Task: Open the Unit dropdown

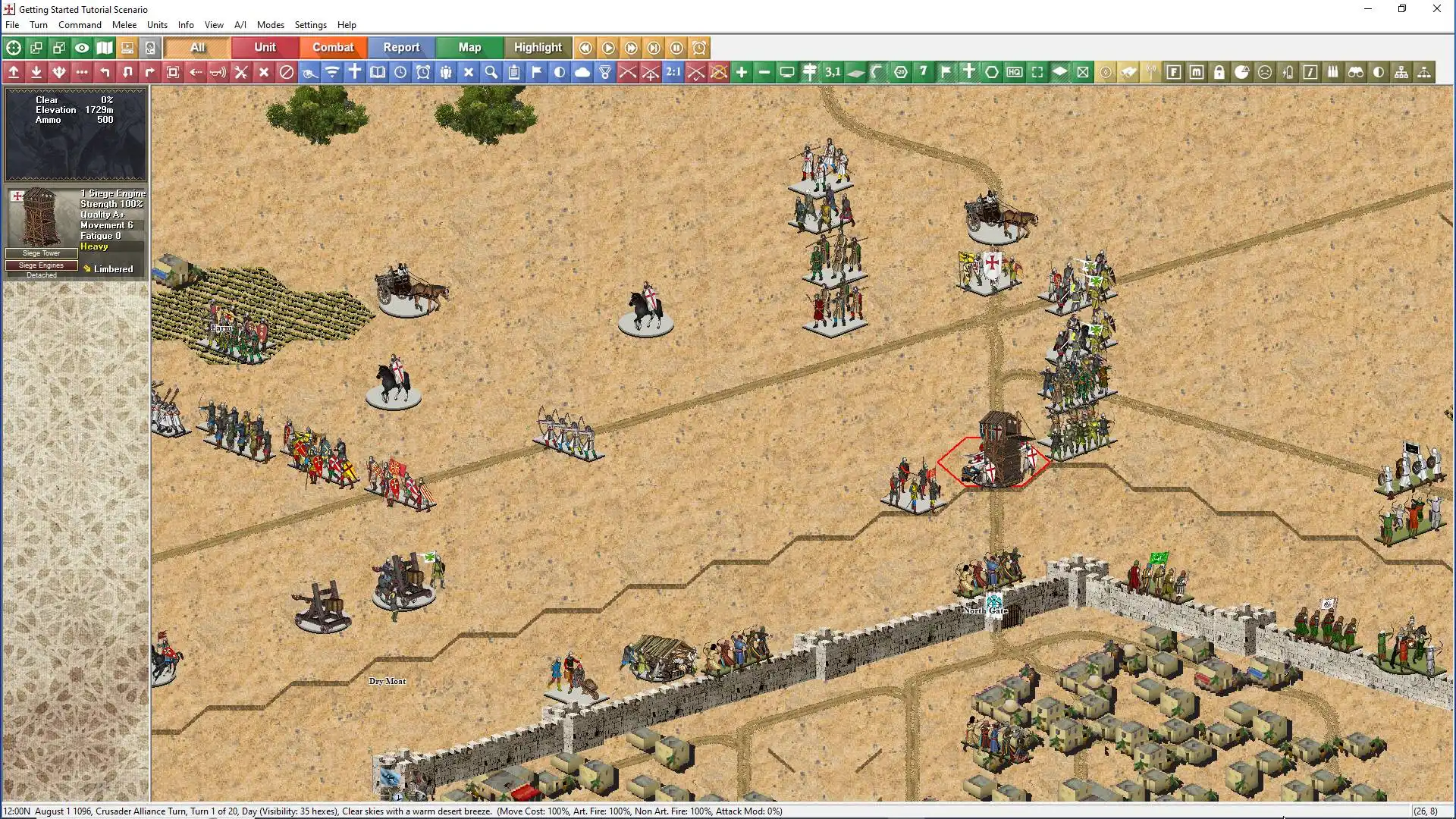Action: (x=264, y=47)
